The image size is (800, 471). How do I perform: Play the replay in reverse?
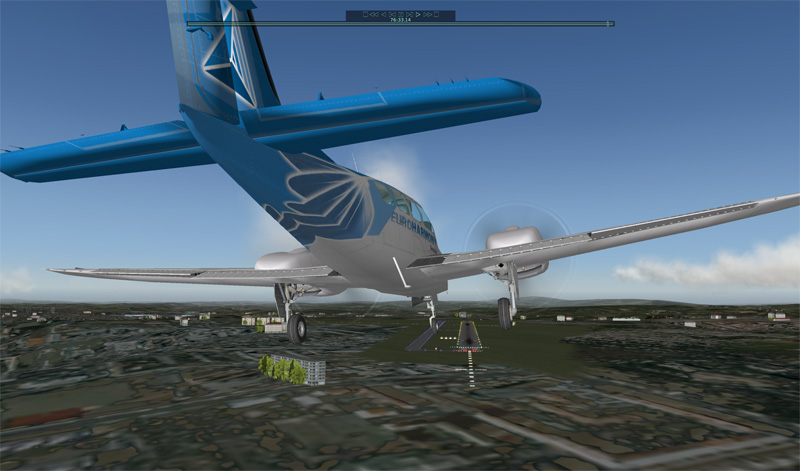pyautogui.click(x=384, y=15)
